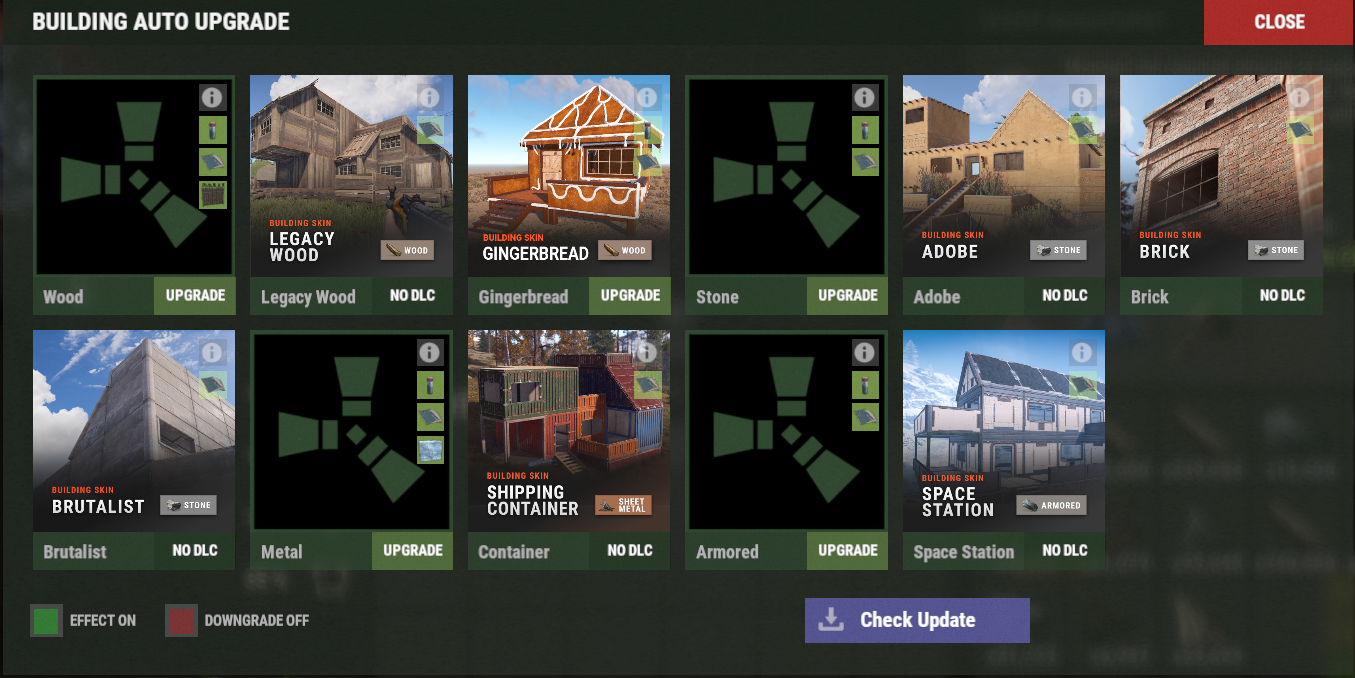
Task: Show info for the Wood tier card
Action: click(x=211, y=98)
